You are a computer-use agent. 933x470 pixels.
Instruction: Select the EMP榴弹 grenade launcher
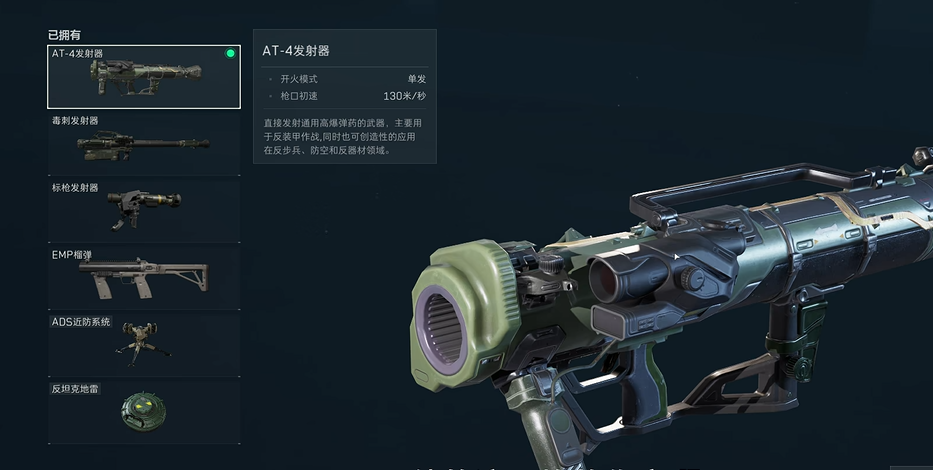point(144,277)
